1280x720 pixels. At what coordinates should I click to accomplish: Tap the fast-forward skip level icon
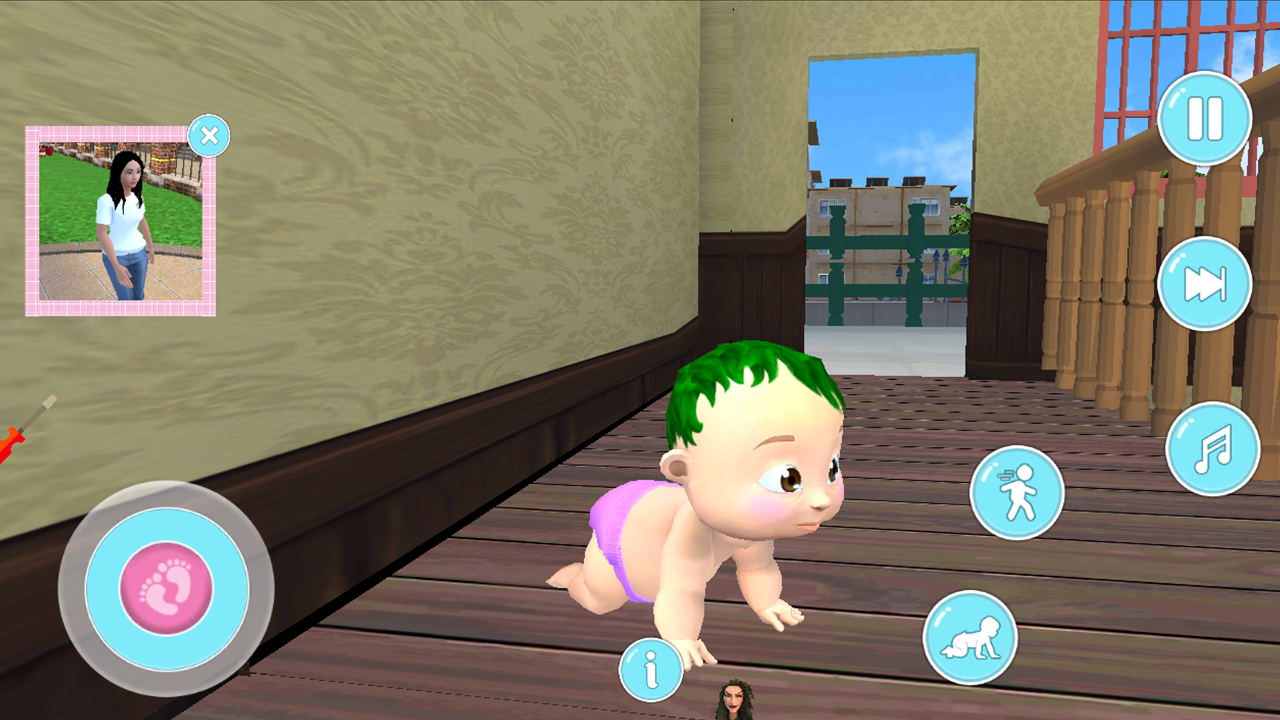pyautogui.click(x=1205, y=283)
